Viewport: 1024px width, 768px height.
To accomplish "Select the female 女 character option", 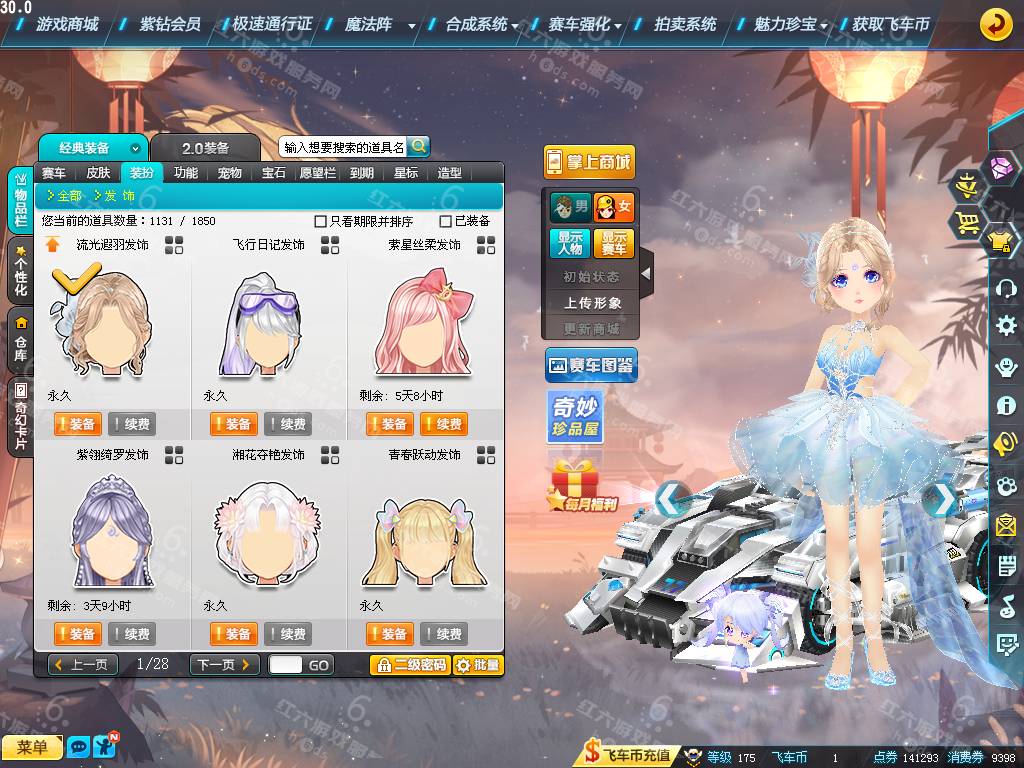I will point(614,207).
